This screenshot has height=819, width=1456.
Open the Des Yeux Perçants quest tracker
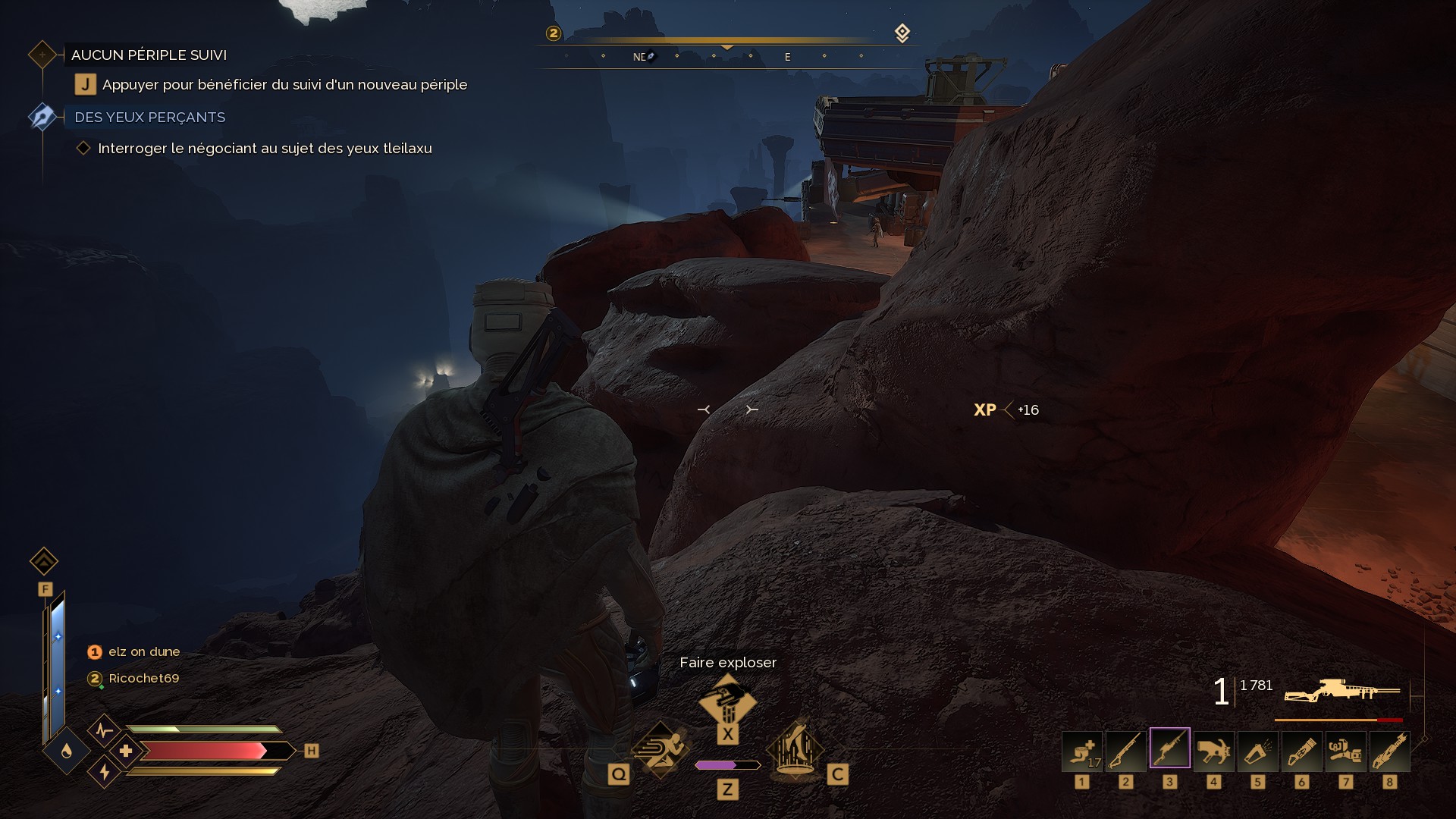coord(149,118)
